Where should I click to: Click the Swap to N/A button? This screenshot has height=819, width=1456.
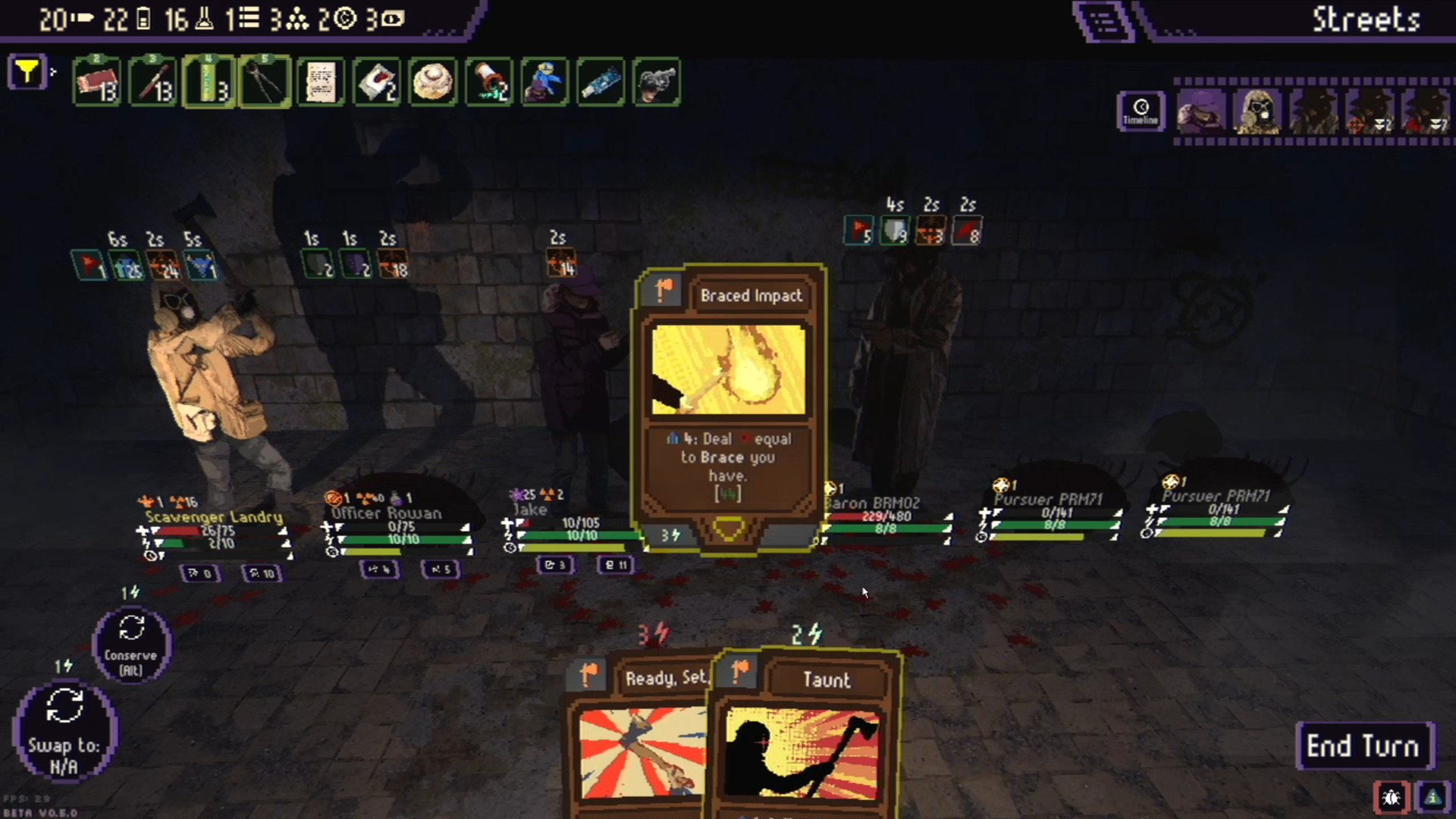coord(64,732)
